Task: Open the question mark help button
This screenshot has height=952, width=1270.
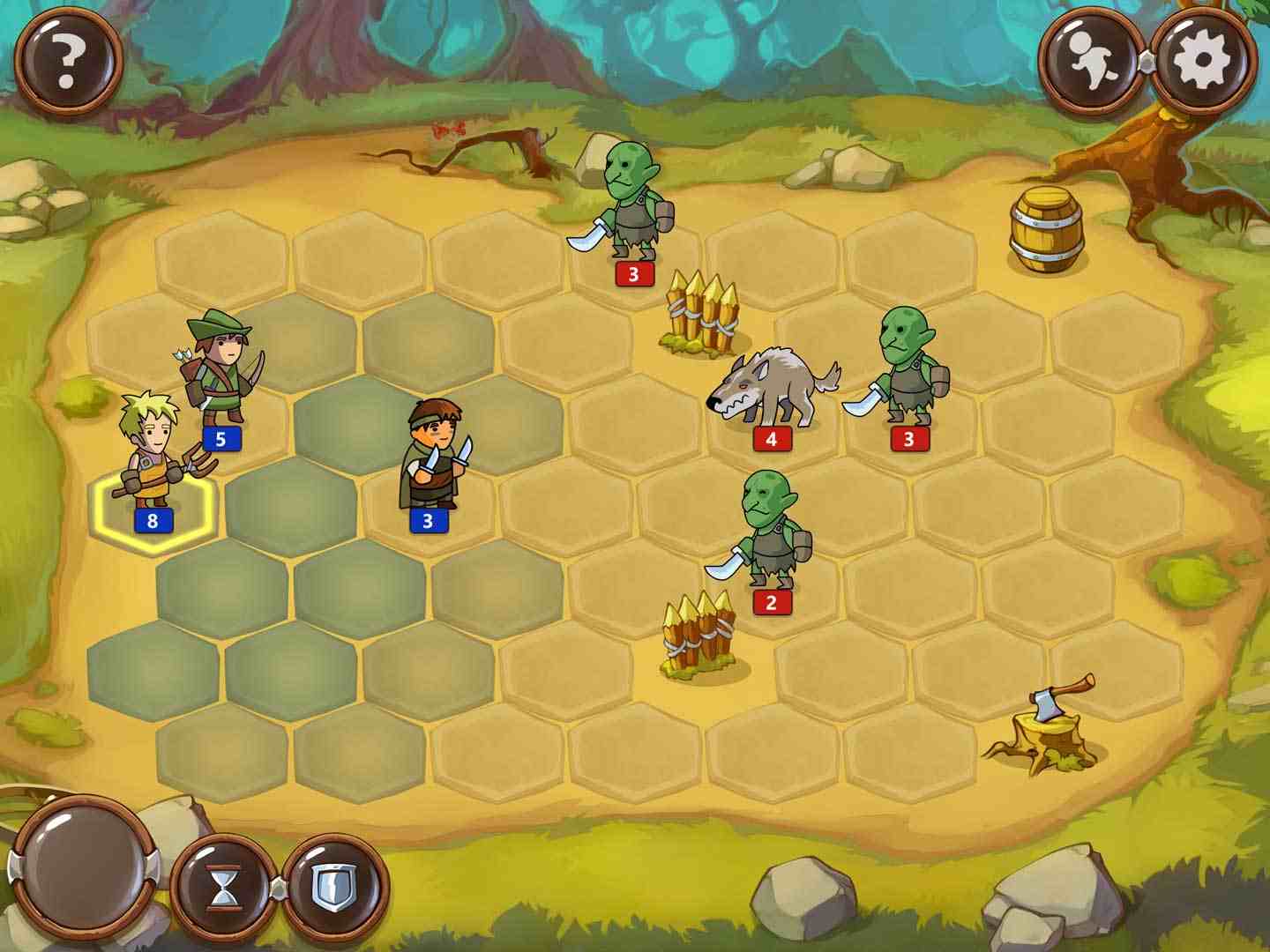Action: coord(68,60)
